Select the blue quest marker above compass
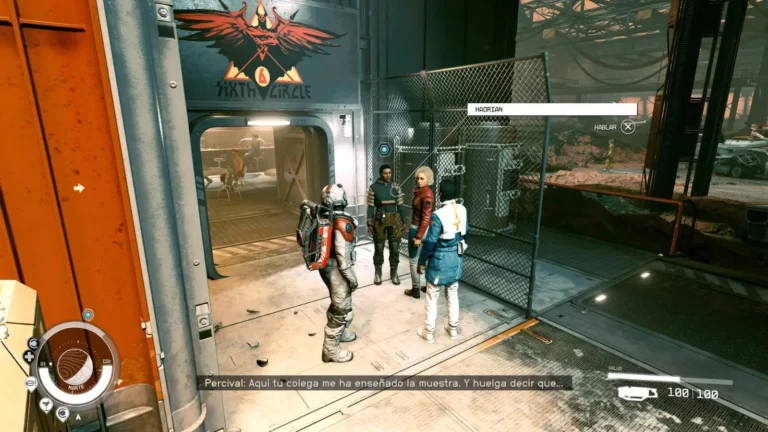This screenshot has height=432, width=768. click(87, 315)
